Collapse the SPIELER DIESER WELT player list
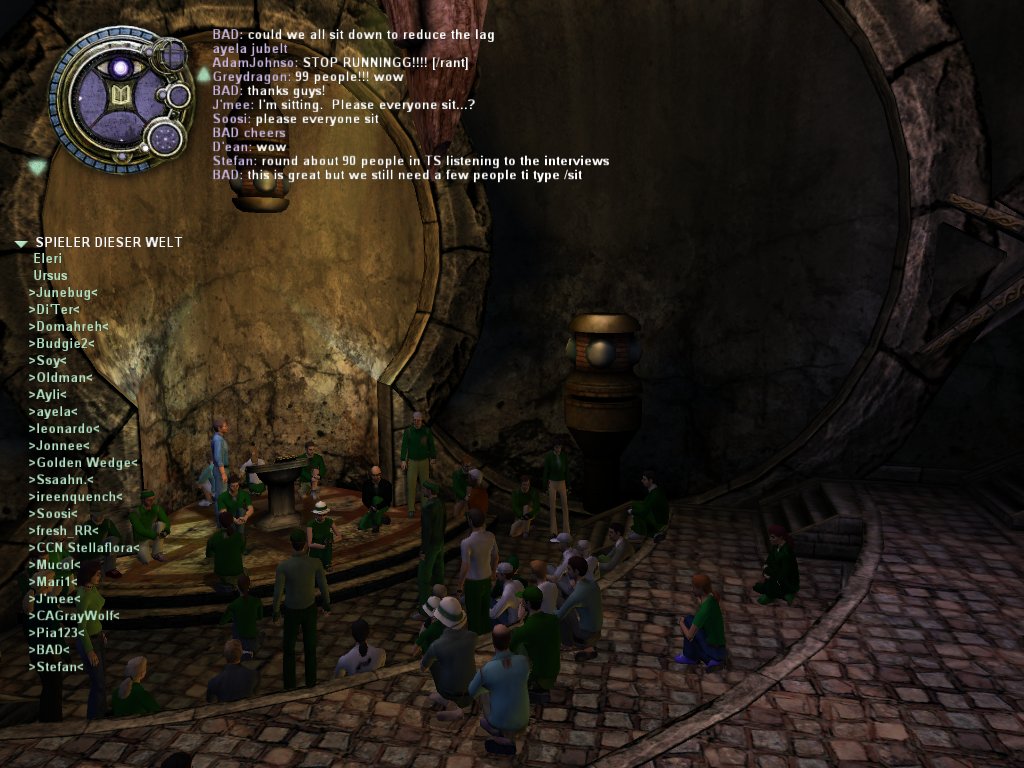Viewport: 1024px width, 768px height. (x=21, y=243)
